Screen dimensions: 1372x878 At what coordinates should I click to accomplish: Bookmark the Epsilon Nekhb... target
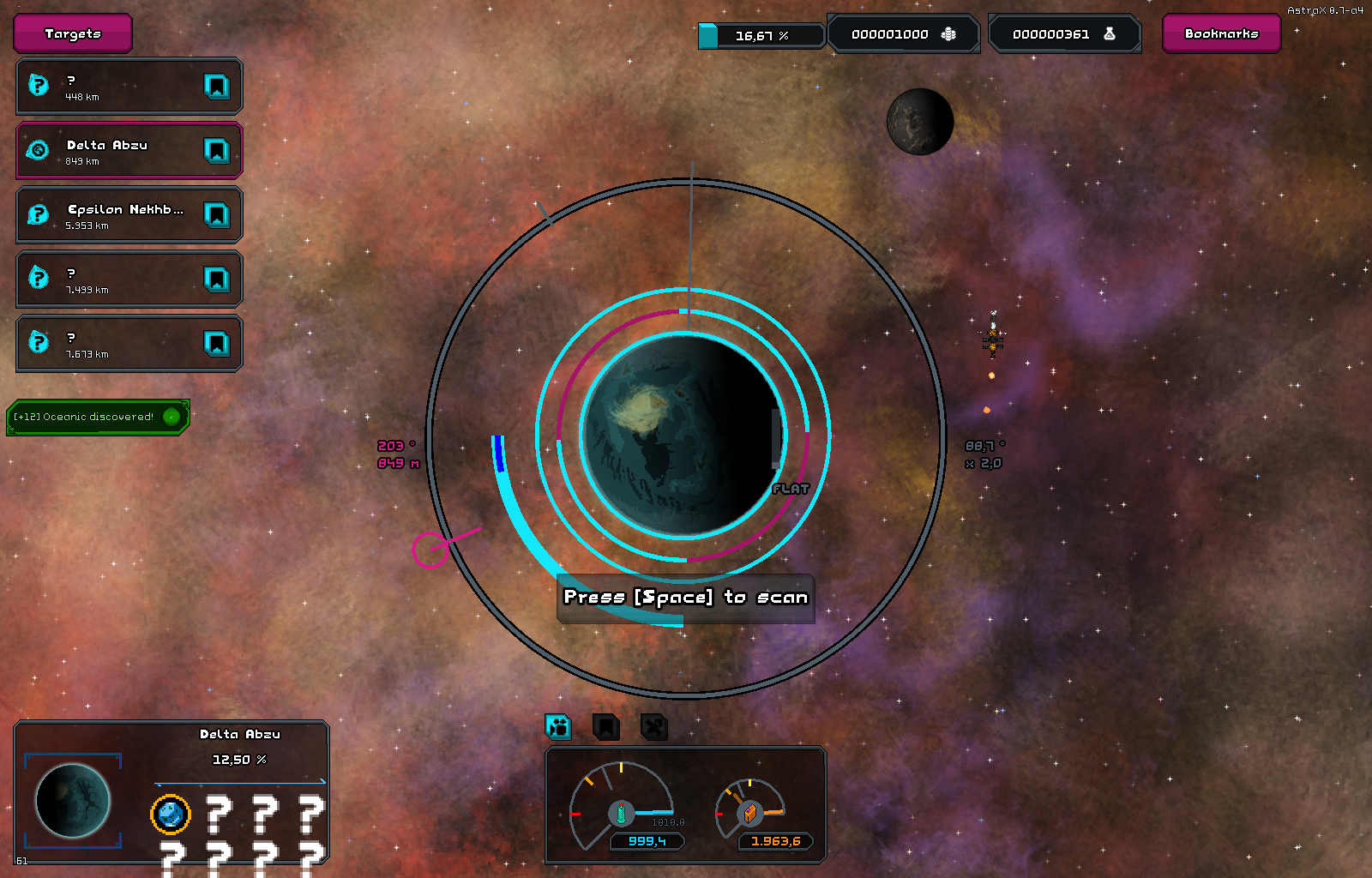[x=216, y=215]
